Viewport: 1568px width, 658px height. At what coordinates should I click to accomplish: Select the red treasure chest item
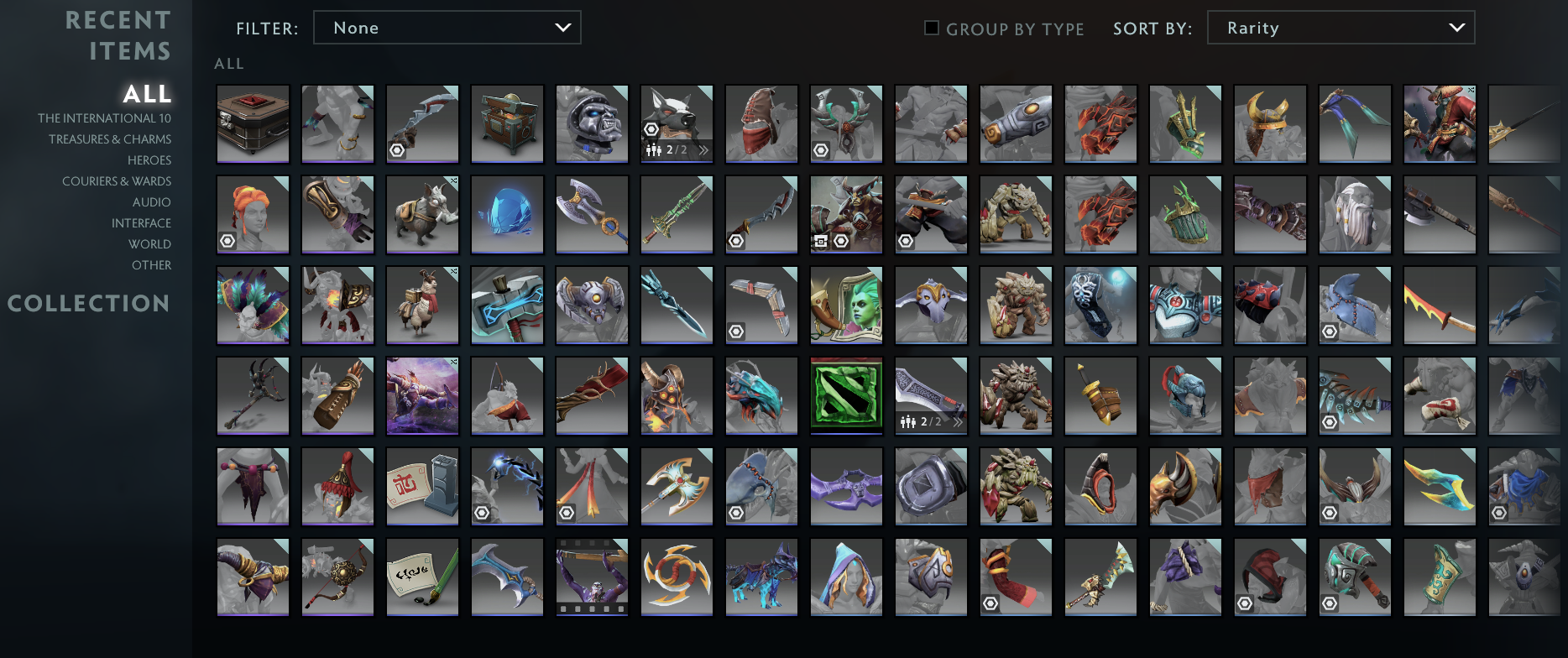tap(252, 123)
